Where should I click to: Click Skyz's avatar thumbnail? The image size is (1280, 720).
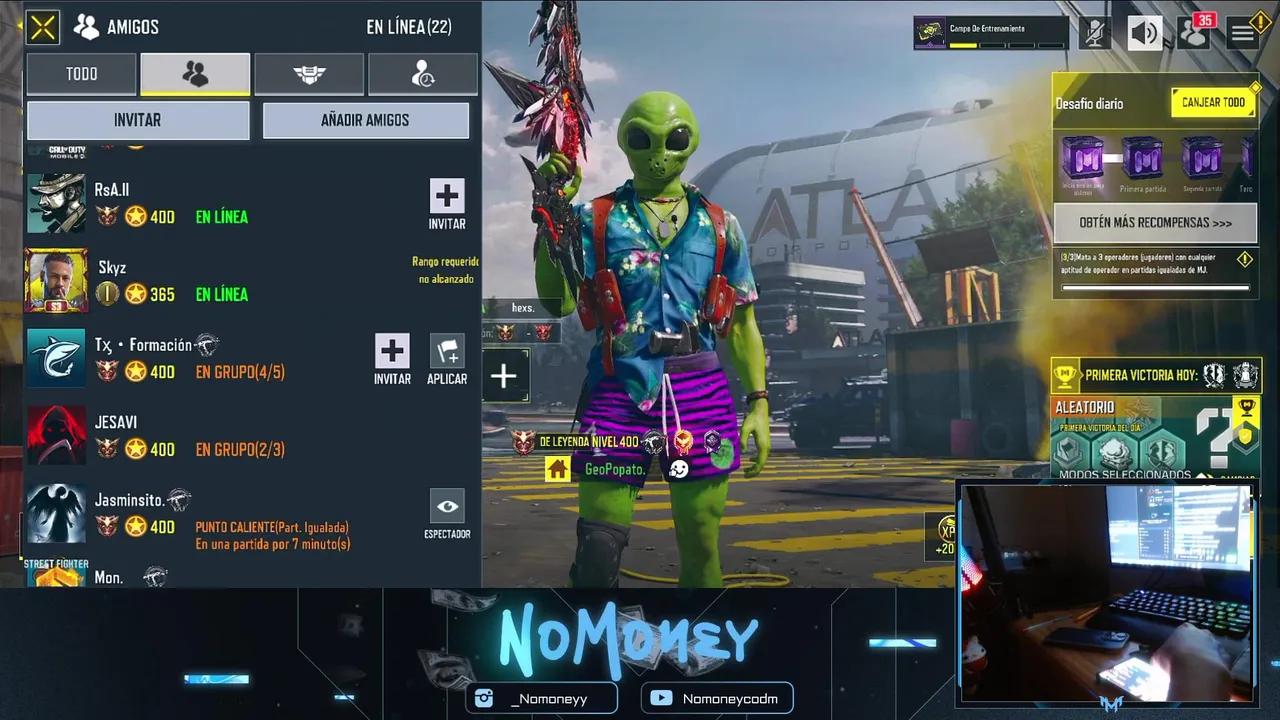tap(56, 281)
